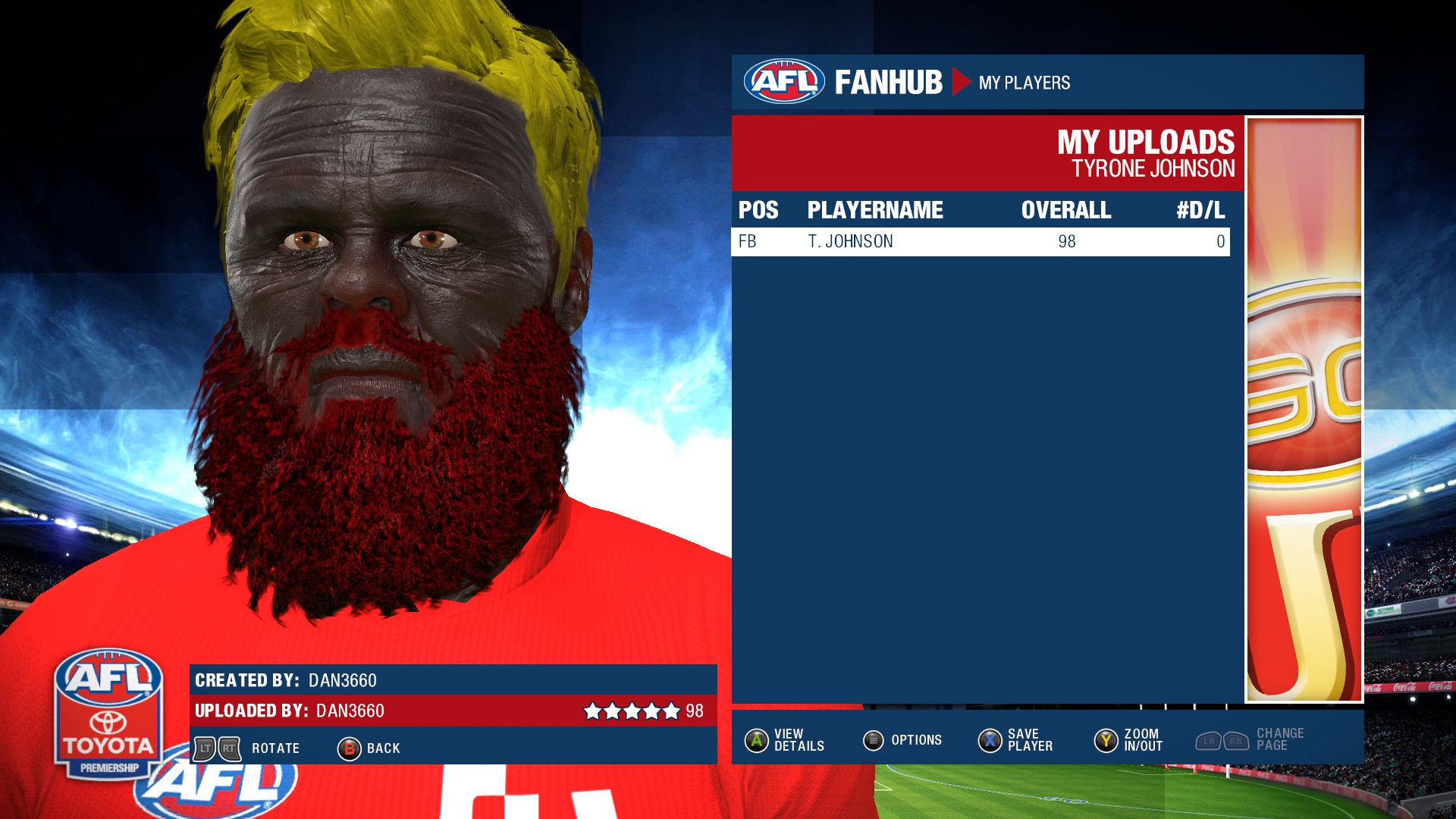Click the B Back button icon

pos(350,748)
